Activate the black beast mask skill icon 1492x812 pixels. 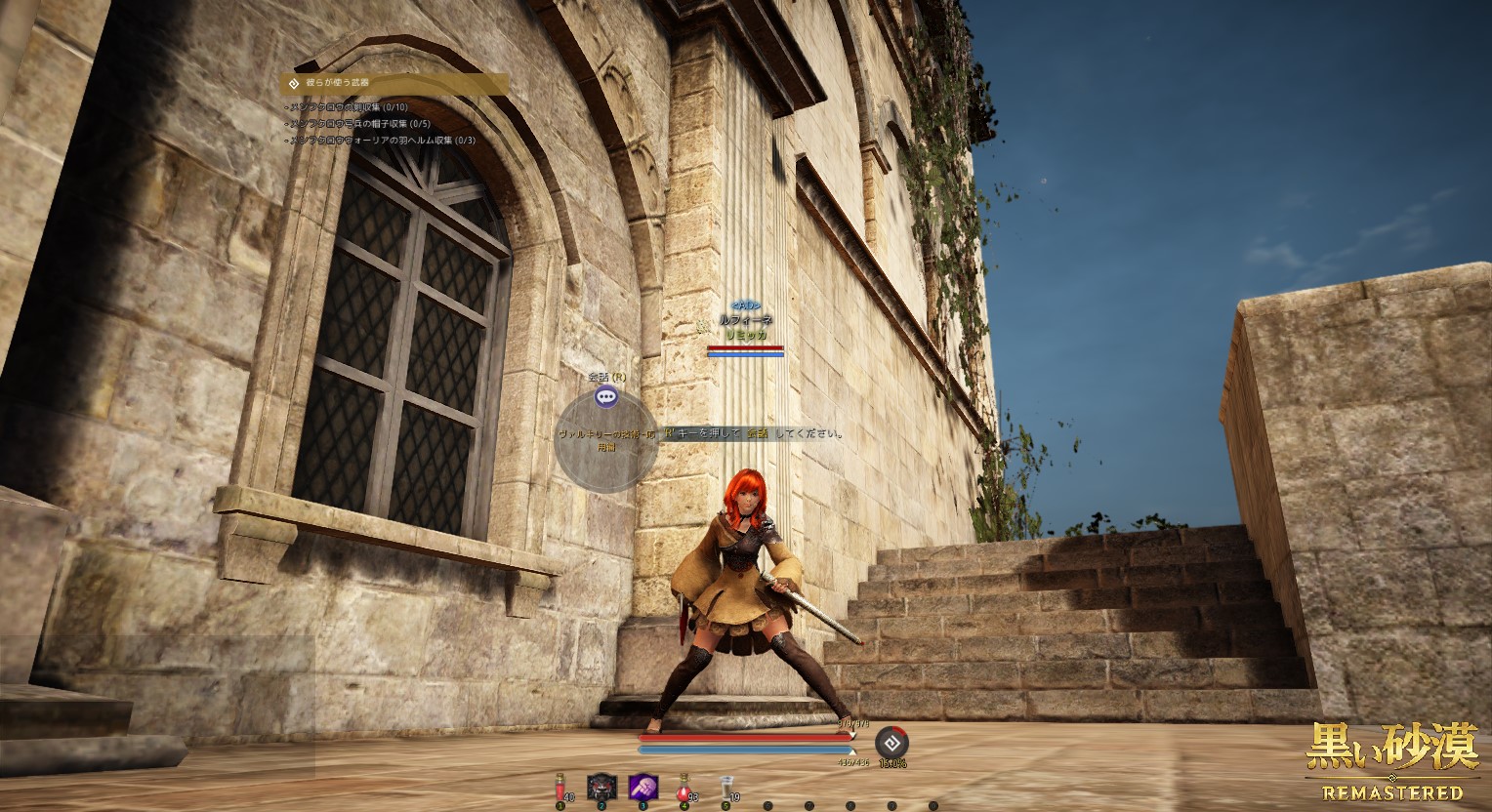coord(601,787)
